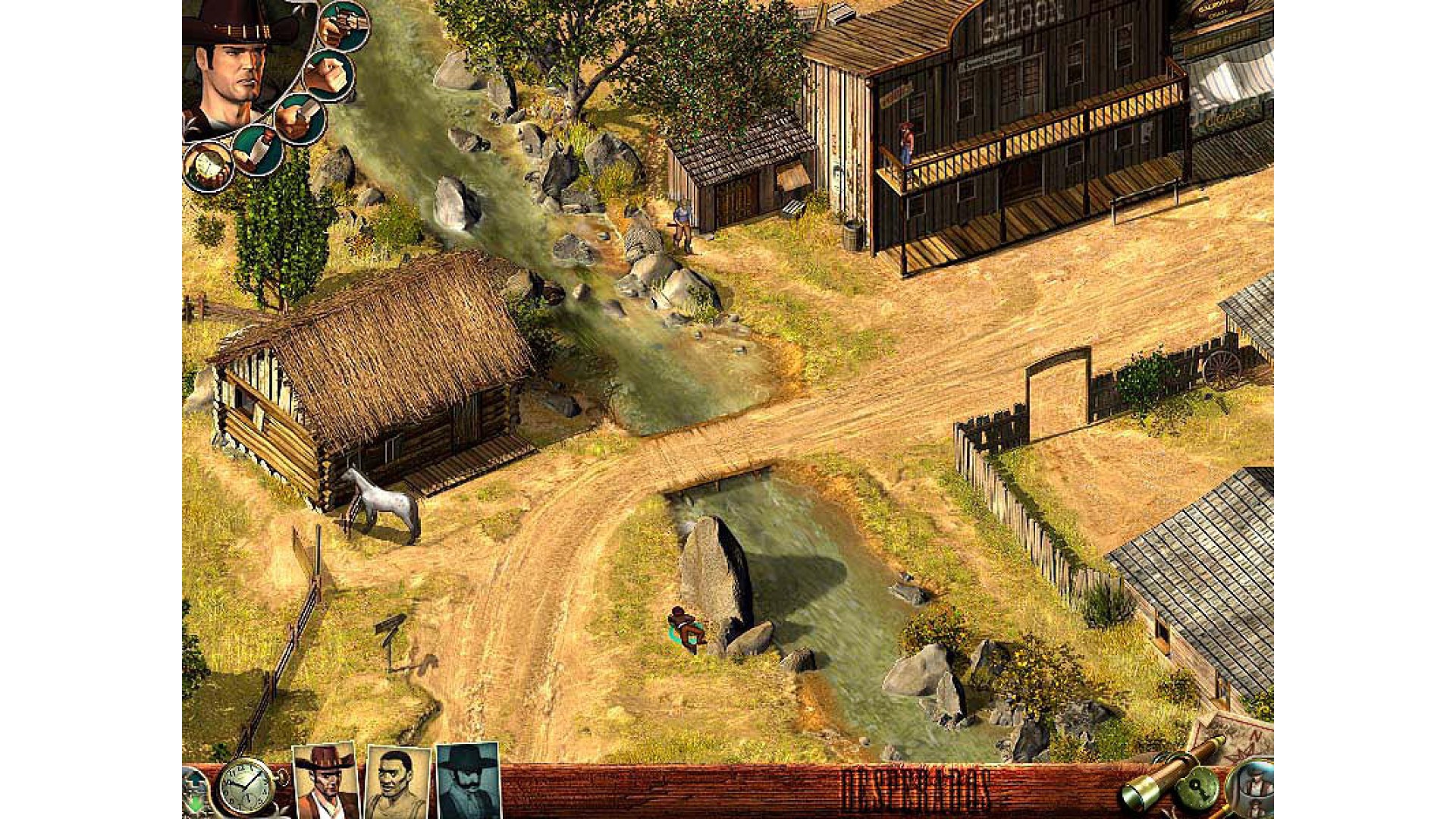The height and width of the screenshot is (819, 1456).
Task: Activate the fist punch ability
Action: click(x=329, y=75)
